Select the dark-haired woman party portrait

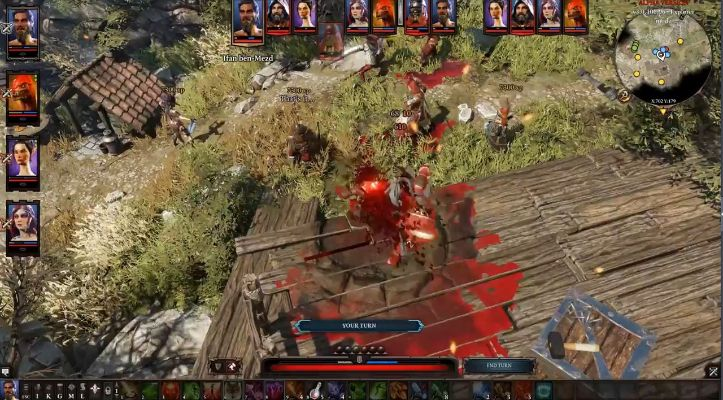pos(22,158)
